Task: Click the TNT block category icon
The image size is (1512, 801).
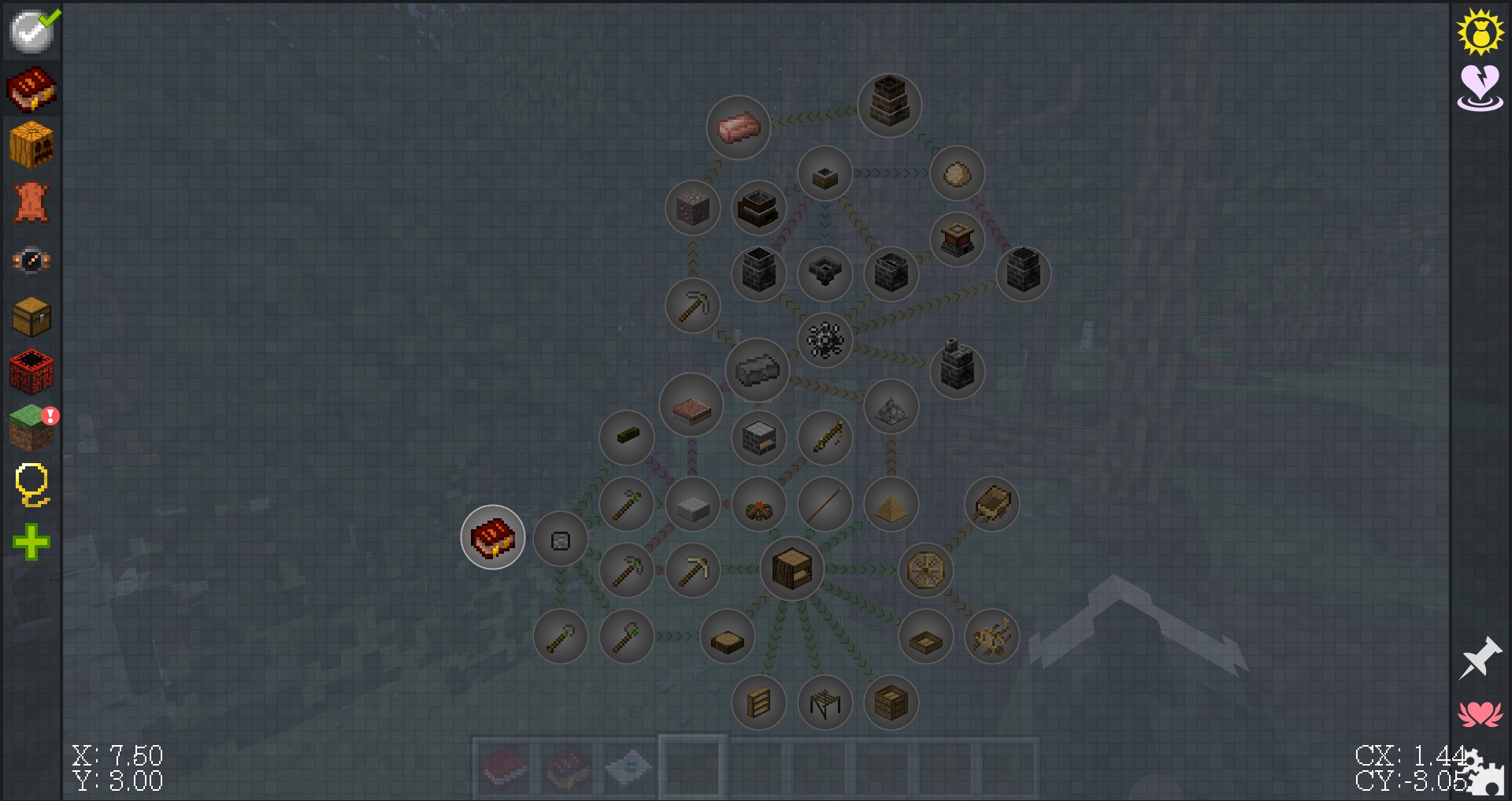Action: point(31,370)
